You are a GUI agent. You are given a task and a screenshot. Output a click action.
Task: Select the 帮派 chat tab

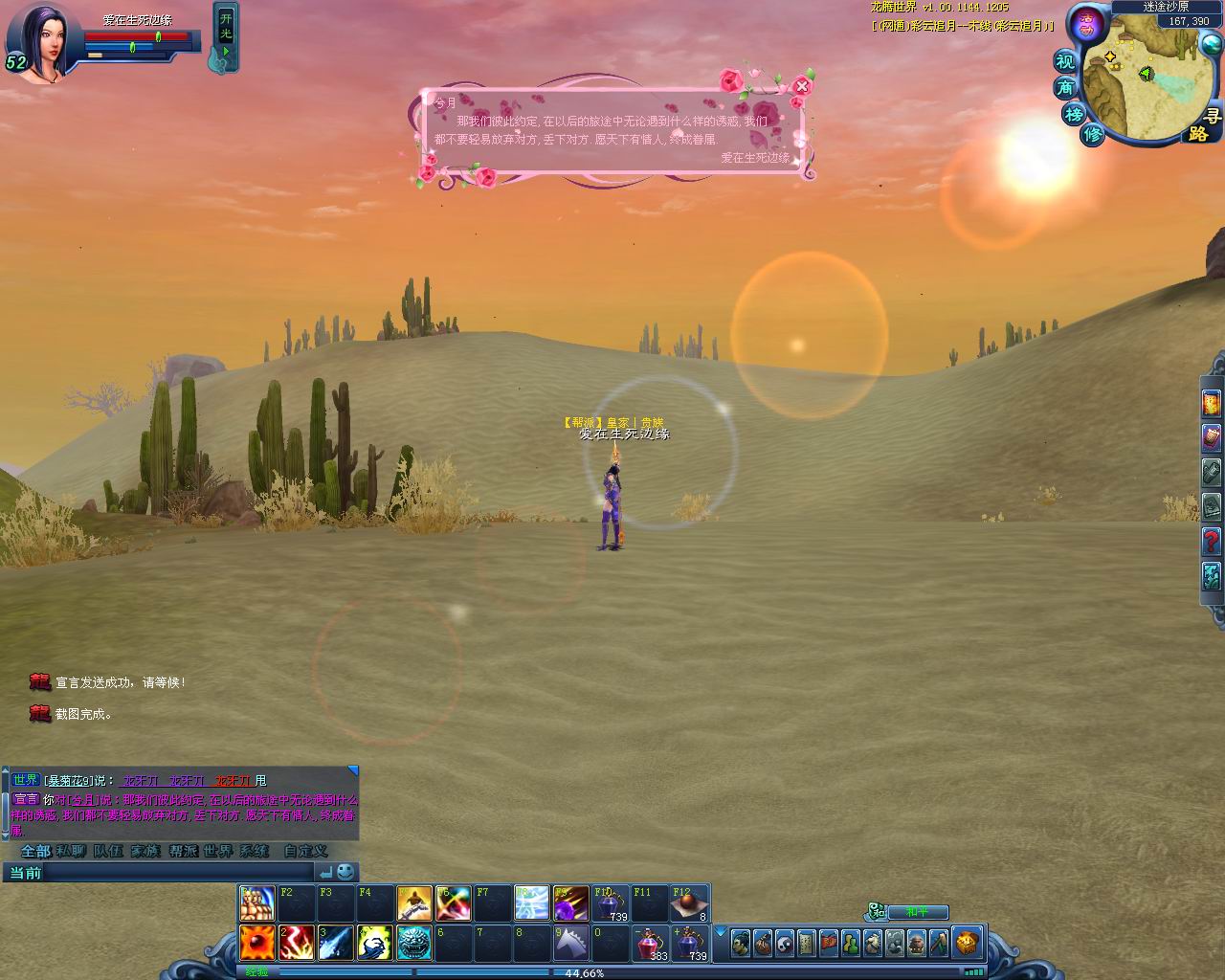[182, 851]
